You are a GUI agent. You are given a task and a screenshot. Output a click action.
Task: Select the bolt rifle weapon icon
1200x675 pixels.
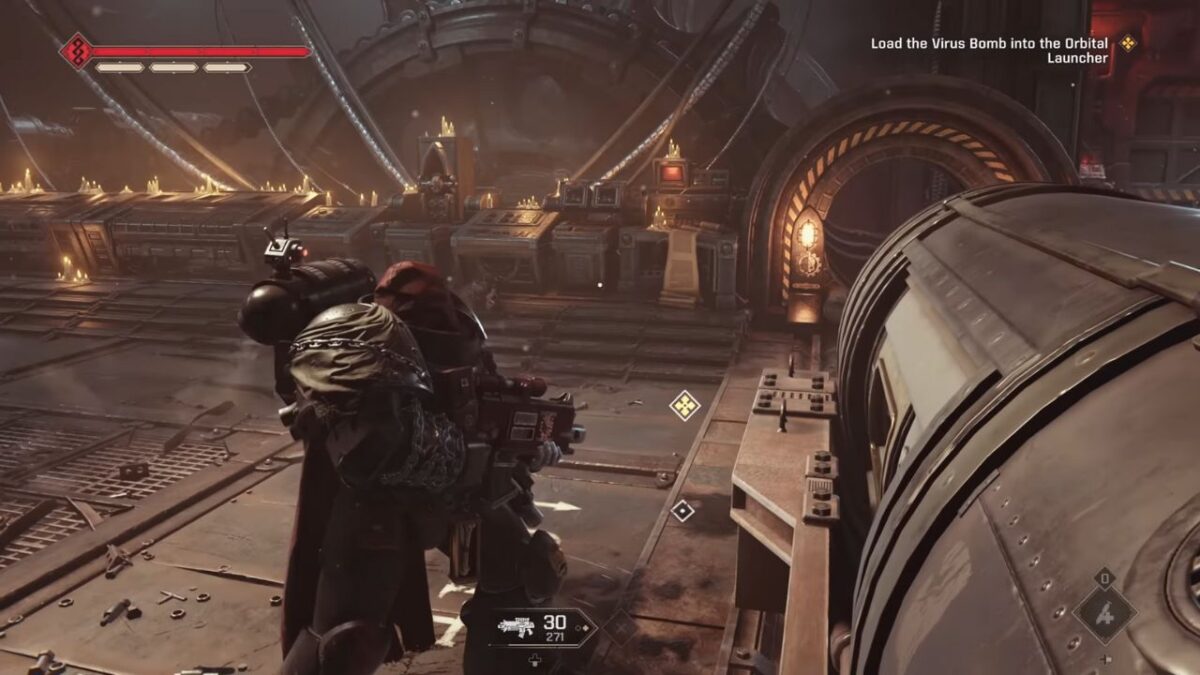pyautogui.click(x=517, y=627)
